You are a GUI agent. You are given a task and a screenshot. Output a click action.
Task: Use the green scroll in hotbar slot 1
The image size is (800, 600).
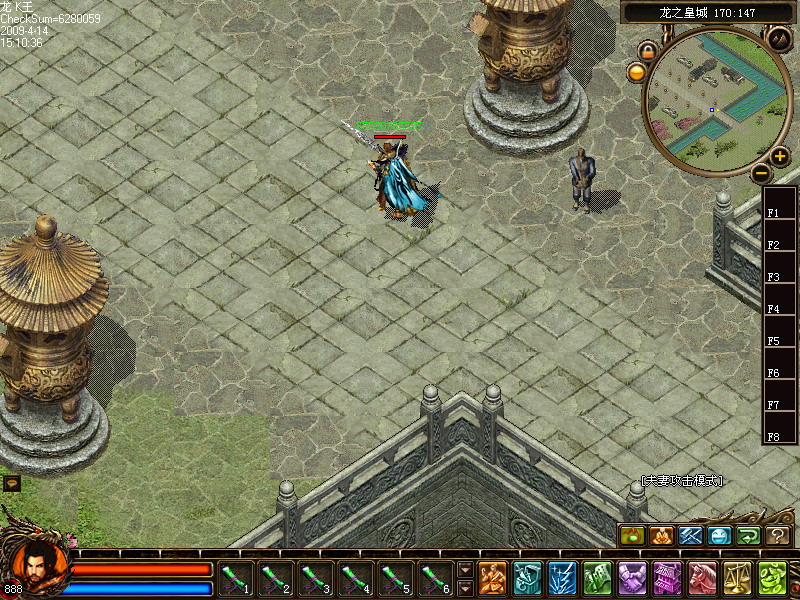(x=236, y=578)
